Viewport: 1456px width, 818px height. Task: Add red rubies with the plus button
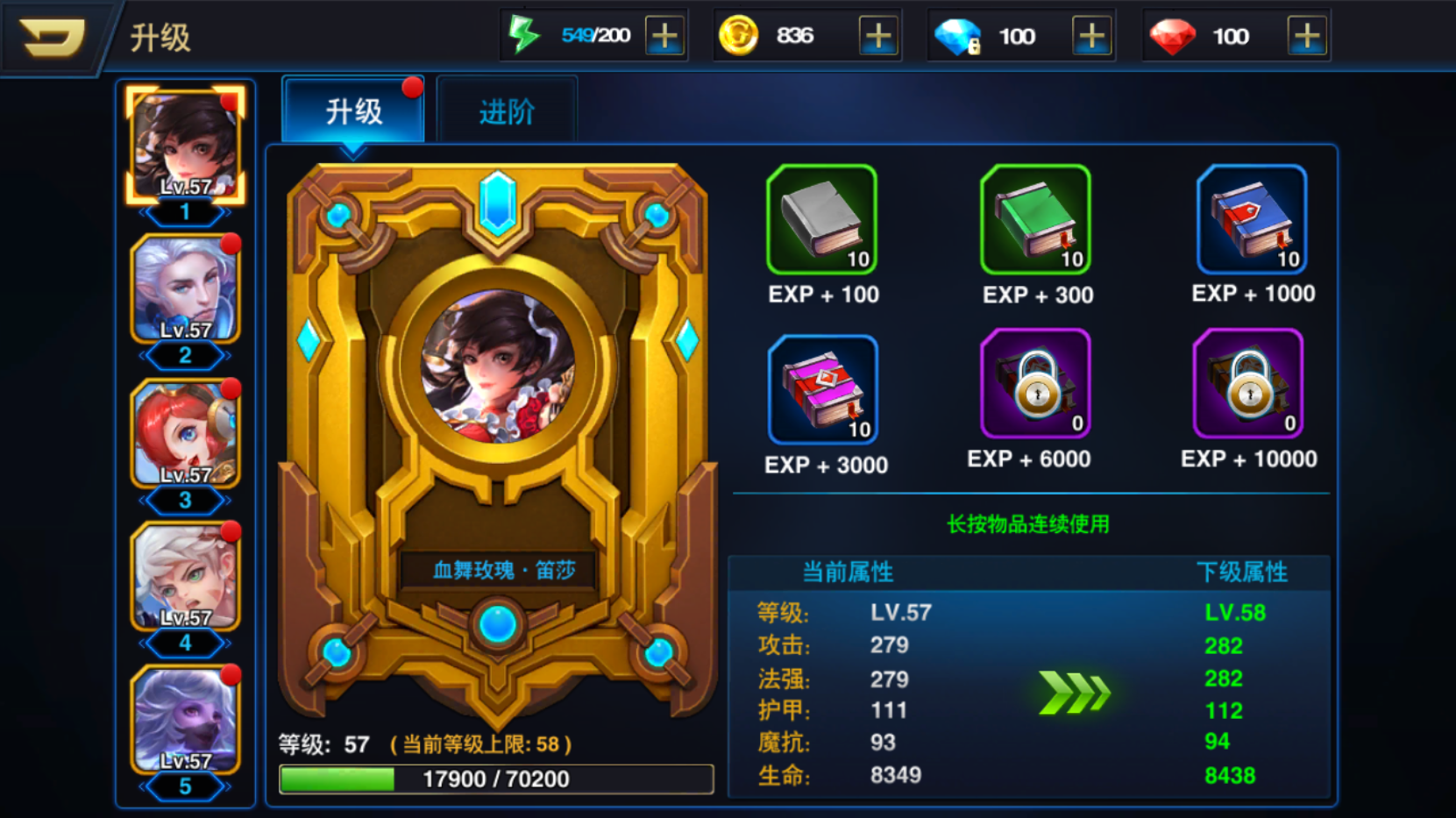click(1306, 36)
